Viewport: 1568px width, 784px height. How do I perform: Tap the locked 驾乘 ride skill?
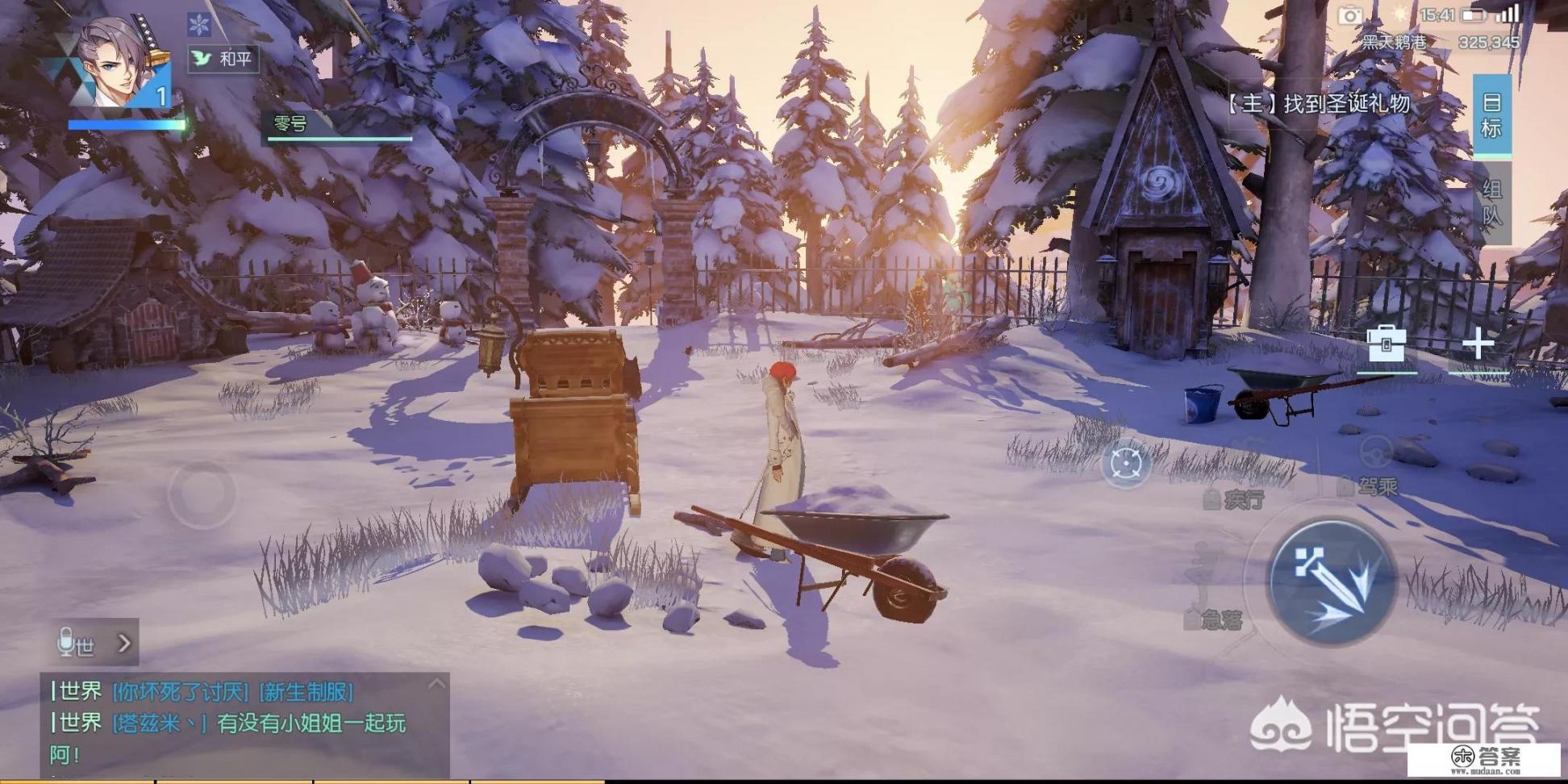coord(1368,485)
